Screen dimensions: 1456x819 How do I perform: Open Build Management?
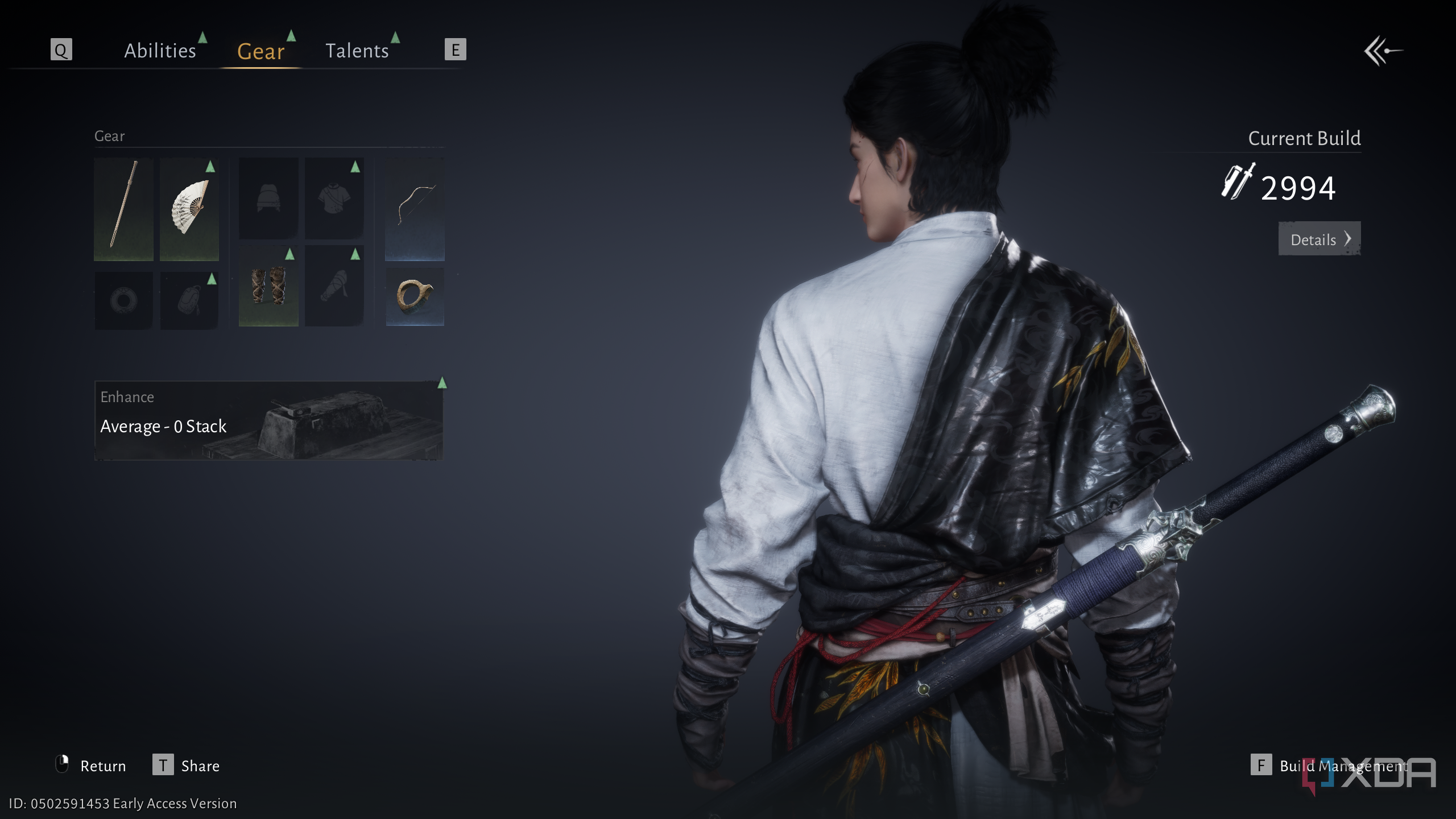[1330, 766]
